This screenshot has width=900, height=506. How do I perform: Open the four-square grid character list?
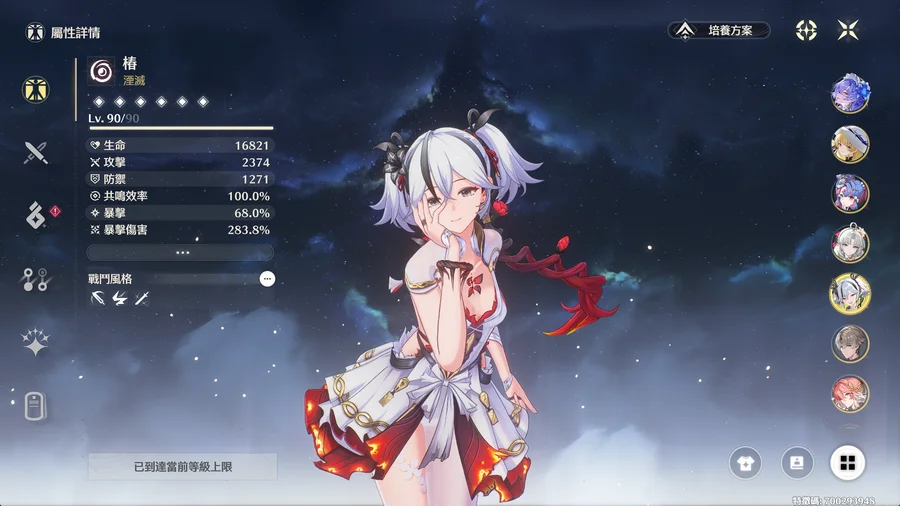(847, 462)
